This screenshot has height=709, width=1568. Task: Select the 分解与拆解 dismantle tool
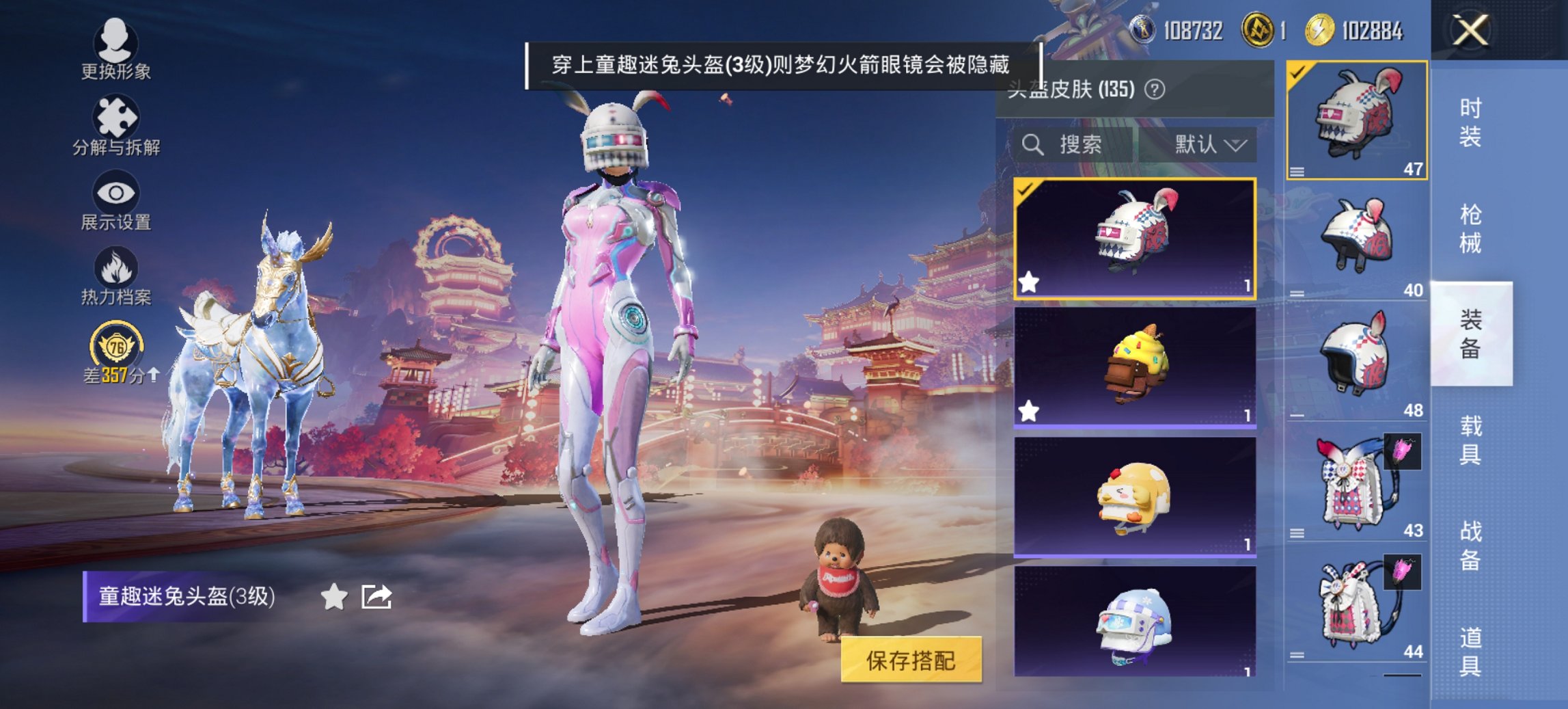click(116, 123)
